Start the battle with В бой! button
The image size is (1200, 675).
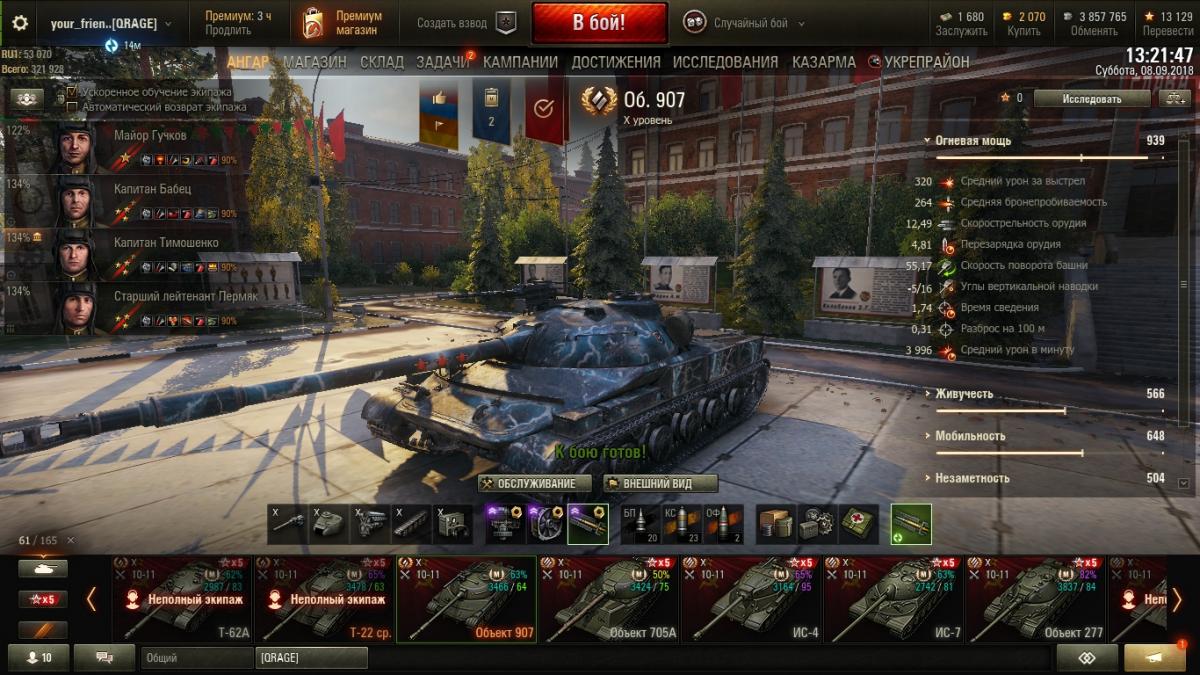coord(599,22)
